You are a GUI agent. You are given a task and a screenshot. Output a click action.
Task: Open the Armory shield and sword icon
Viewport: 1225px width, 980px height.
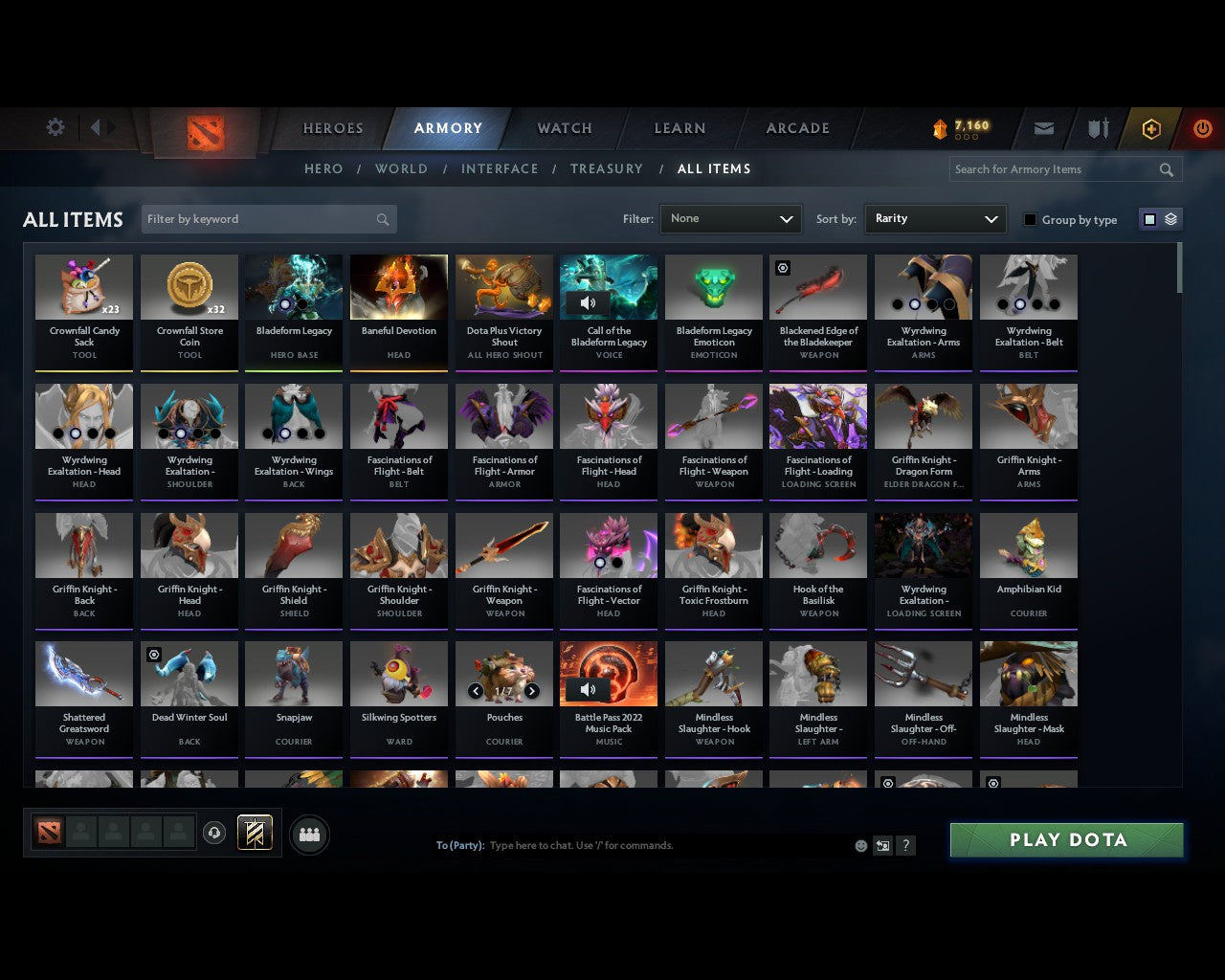point(1097,127)
